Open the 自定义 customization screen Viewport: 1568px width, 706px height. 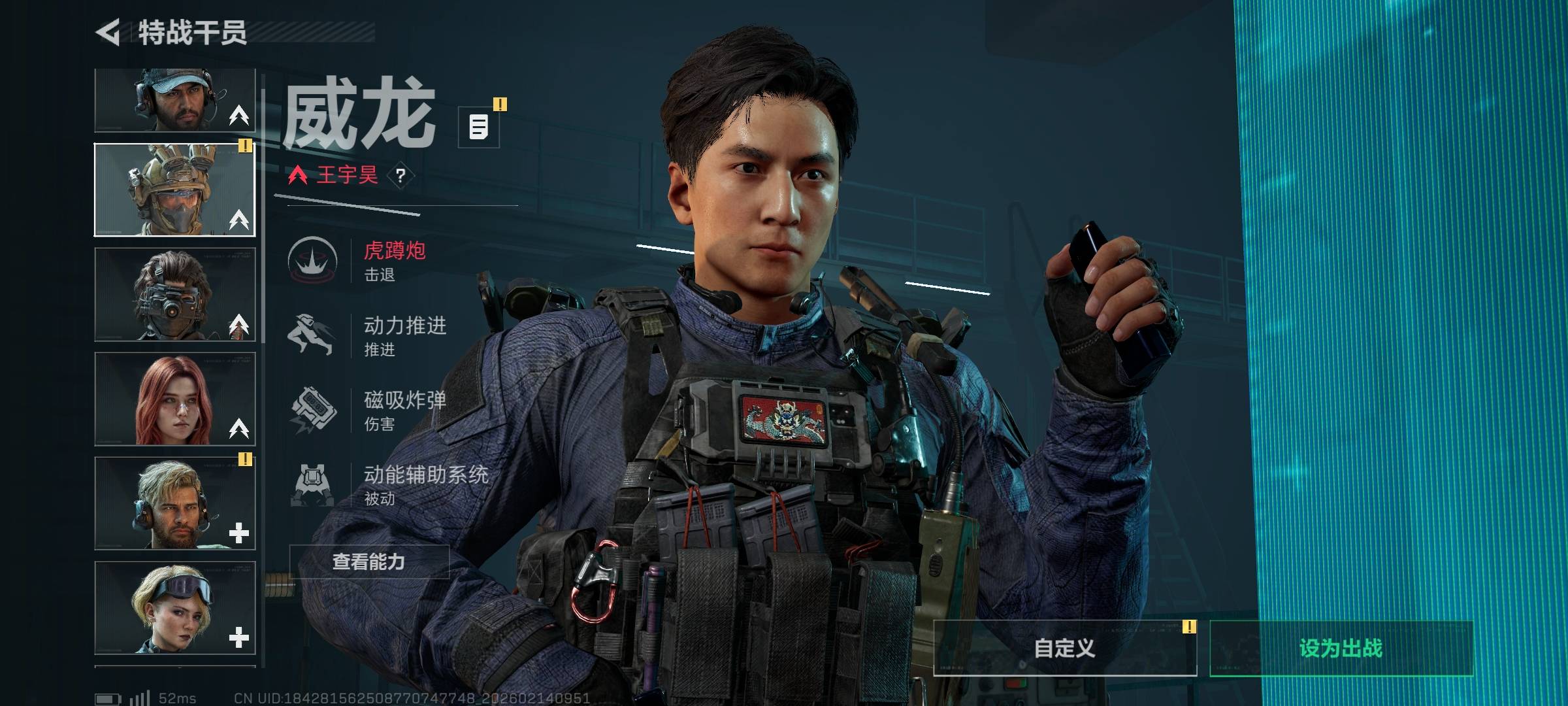pyautogui.click(x=1064, y=648)
